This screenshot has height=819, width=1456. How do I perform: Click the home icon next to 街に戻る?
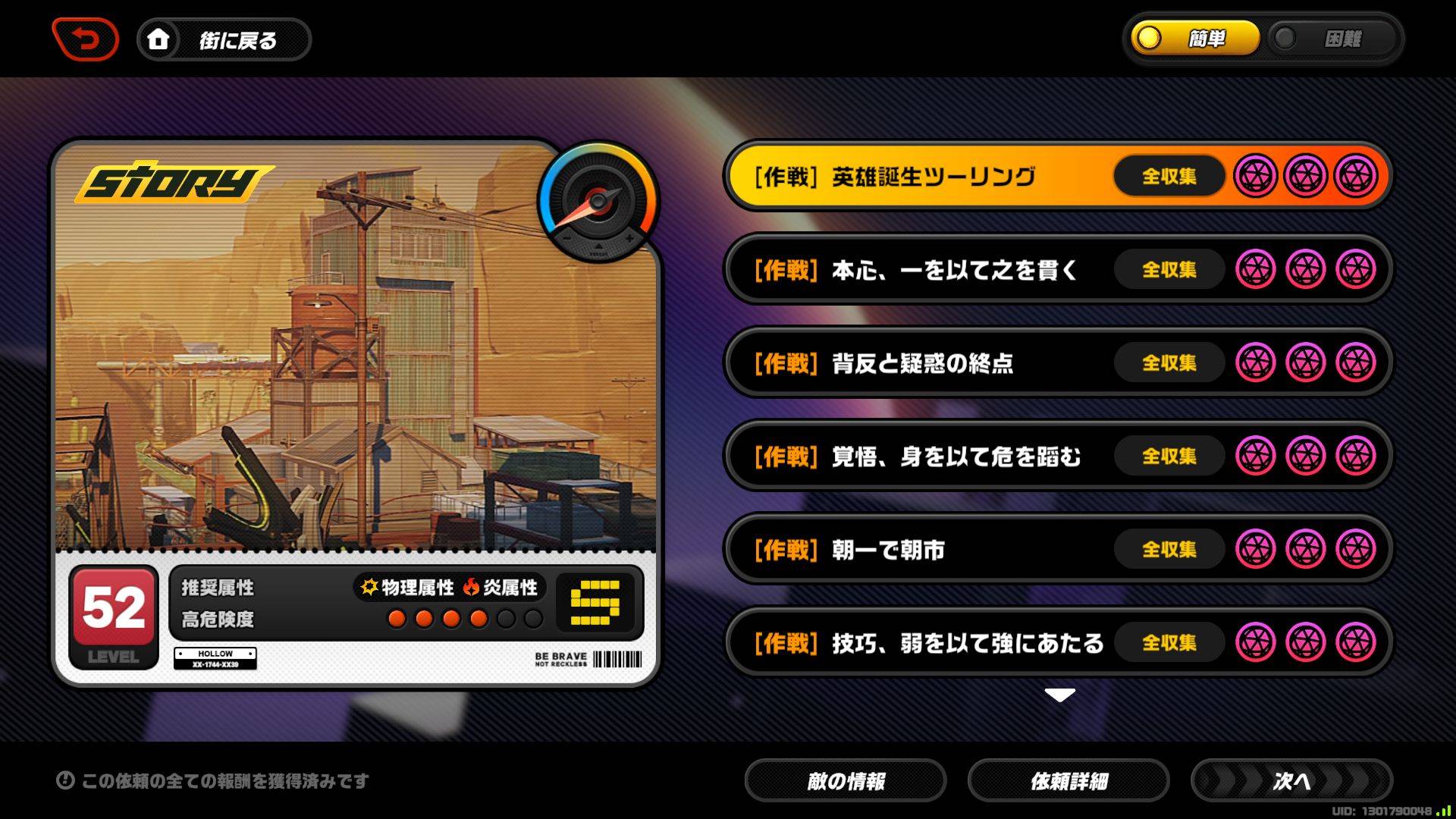click(158, 40)
